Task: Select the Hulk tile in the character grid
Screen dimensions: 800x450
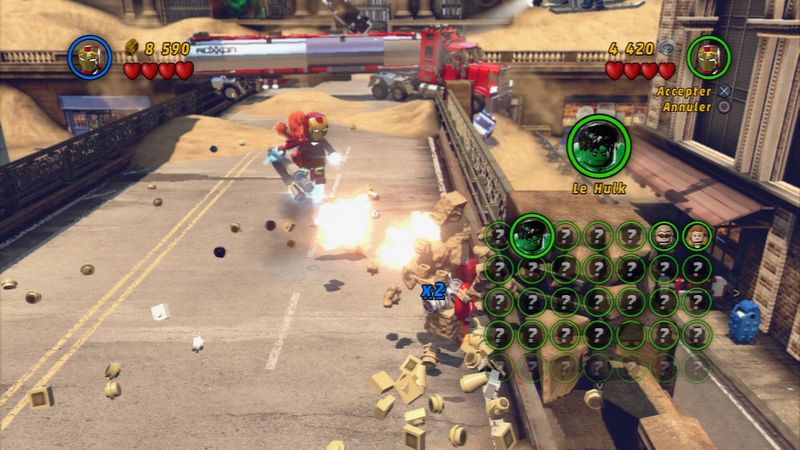Action: (x=532, y=236)
